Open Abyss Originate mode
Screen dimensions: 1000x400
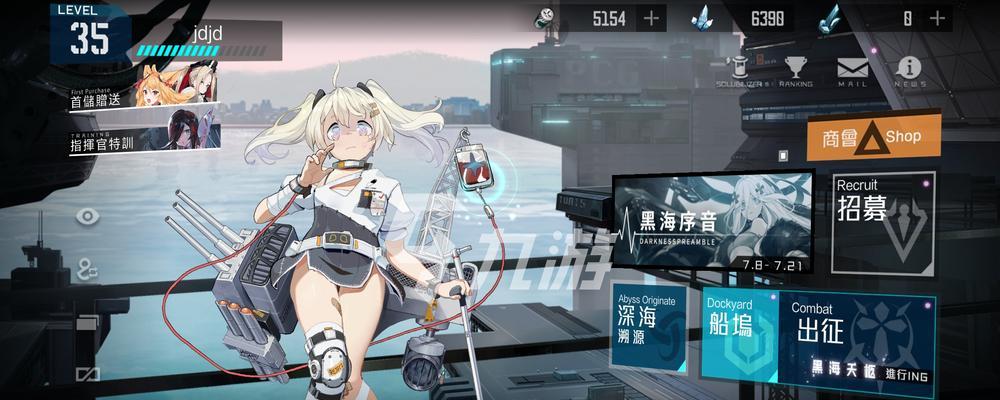tap(651, 324)
